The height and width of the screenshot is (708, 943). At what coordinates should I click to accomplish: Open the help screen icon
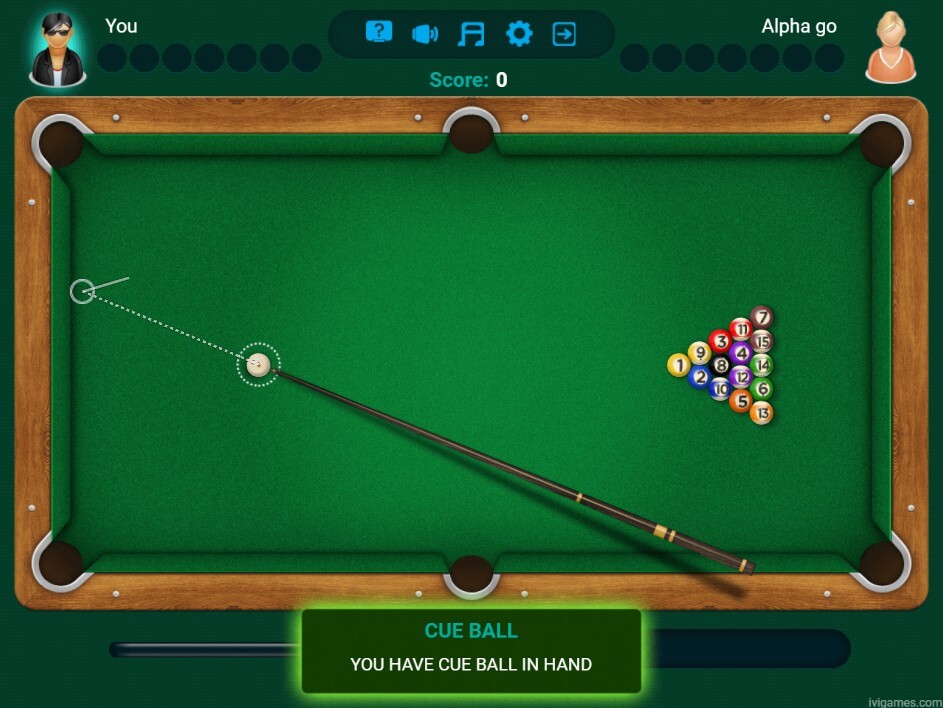point(379,33)
